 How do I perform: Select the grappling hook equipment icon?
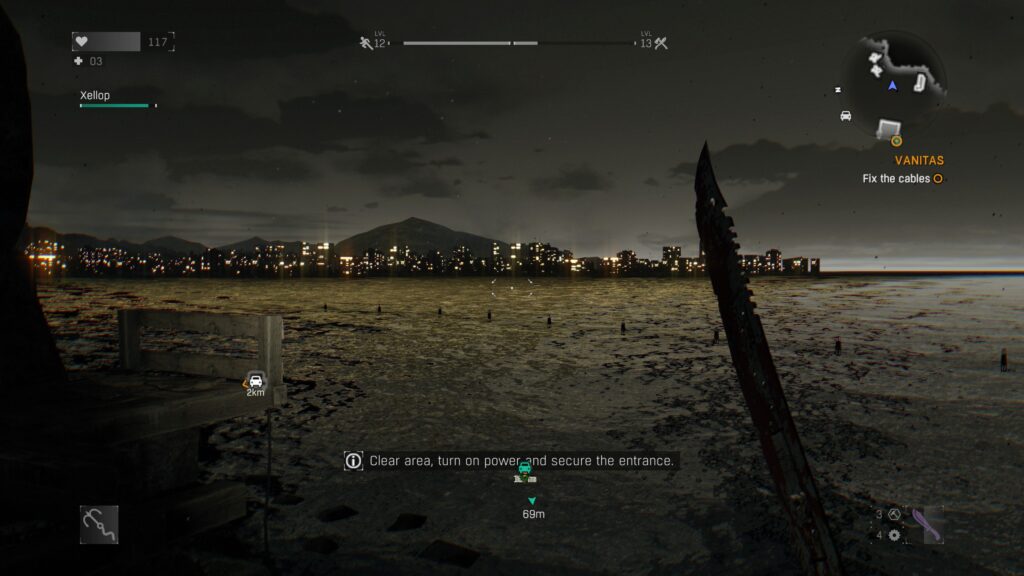click(x=99, y=524)
